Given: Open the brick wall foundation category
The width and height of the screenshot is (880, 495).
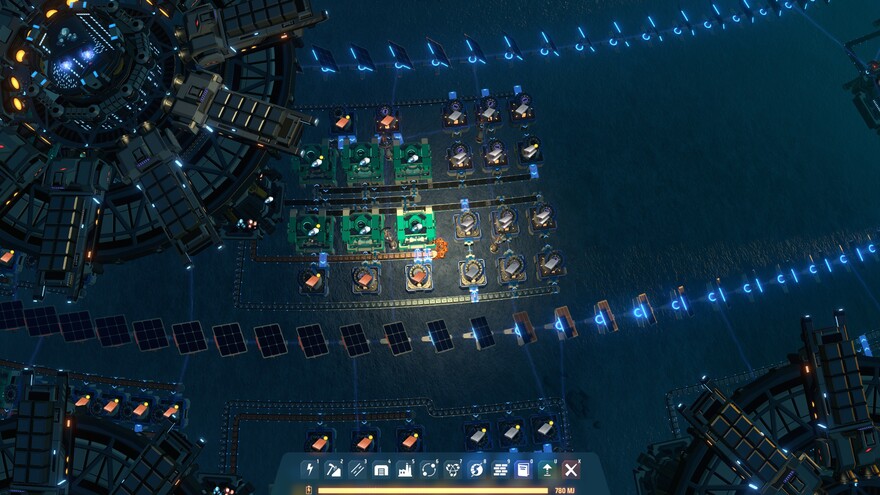Looking at the screenshot, I should [x=500, y=469].
